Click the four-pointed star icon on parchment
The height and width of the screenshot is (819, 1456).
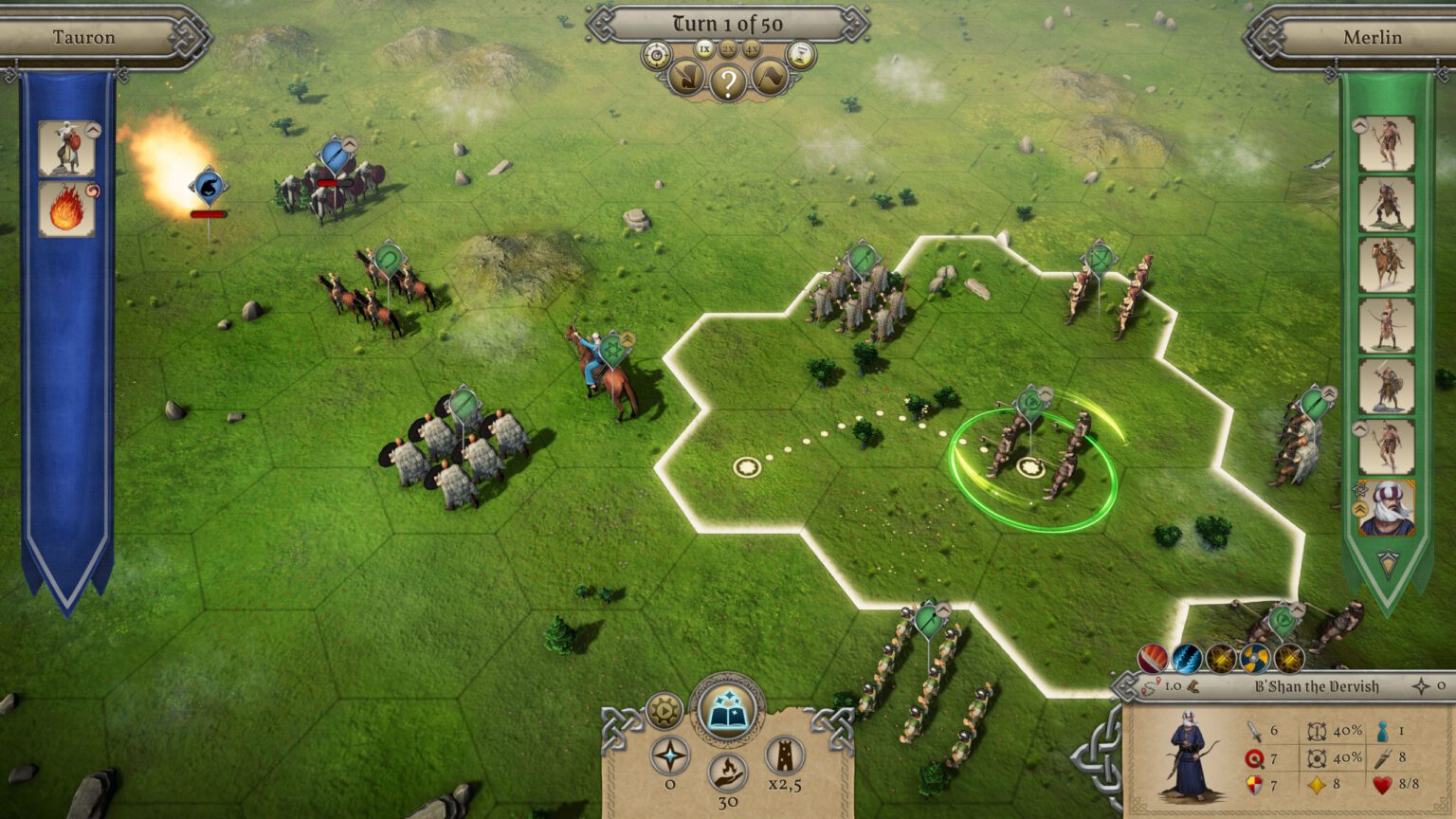(670, 755)
